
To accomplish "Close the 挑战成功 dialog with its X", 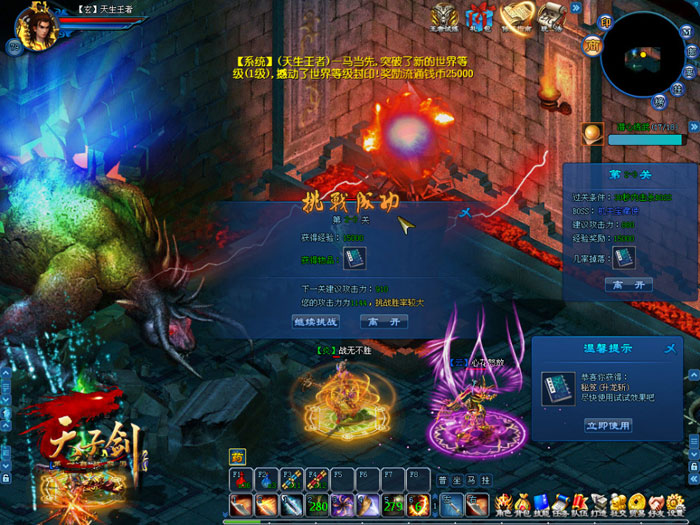I will (x=466, y=212).
